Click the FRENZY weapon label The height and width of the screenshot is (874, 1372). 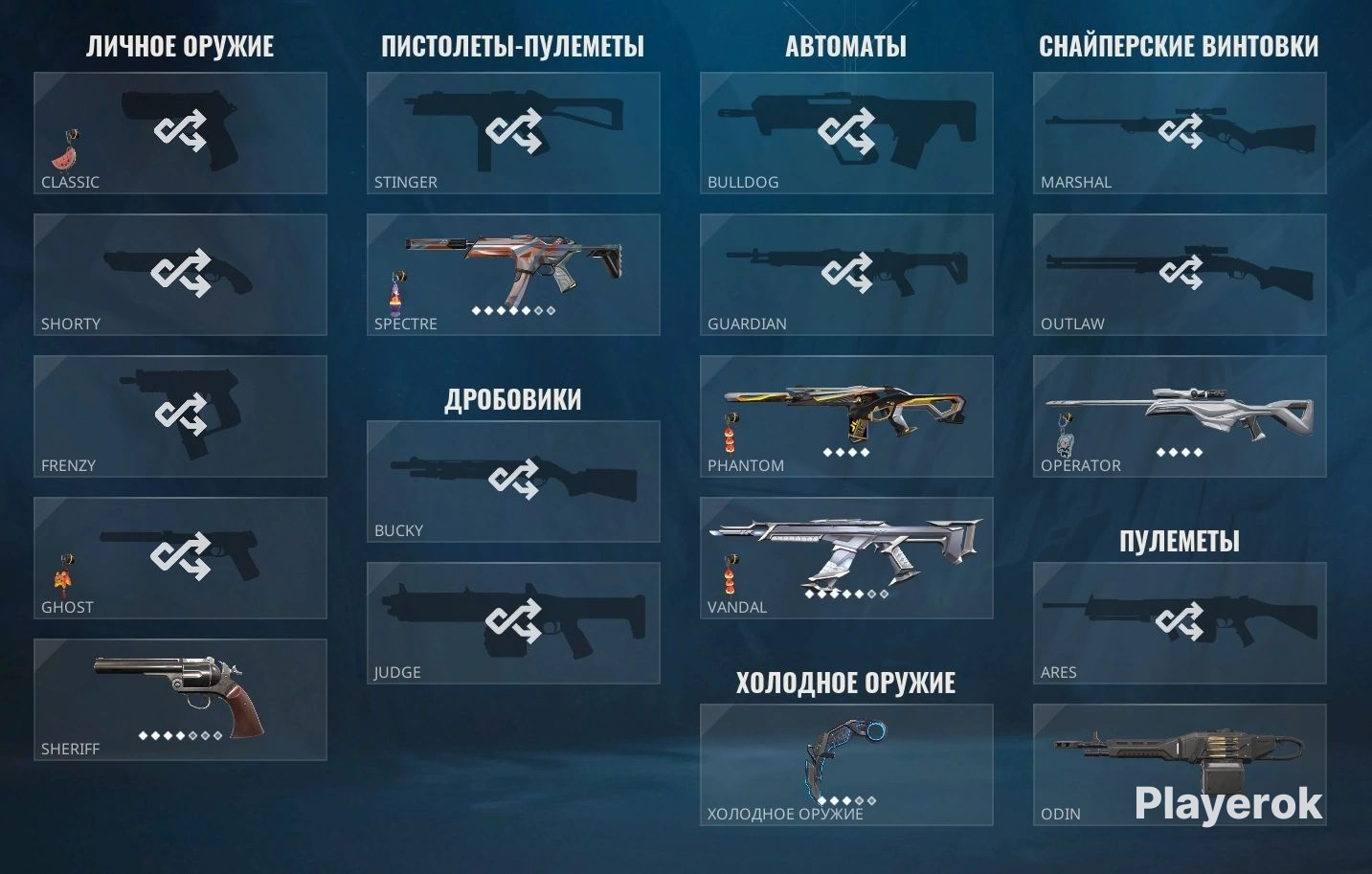pos(68,465)
